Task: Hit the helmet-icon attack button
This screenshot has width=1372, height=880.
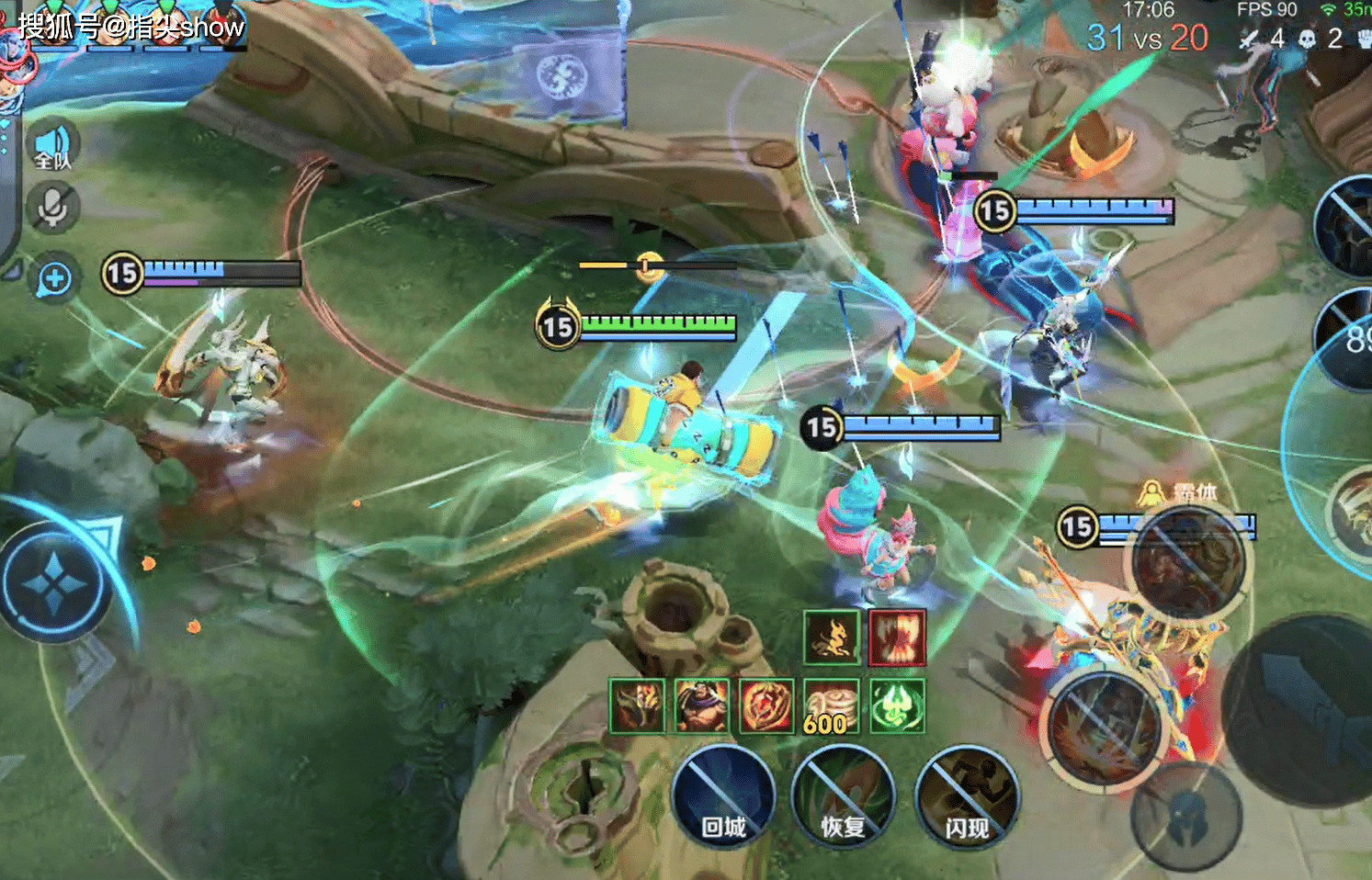Action: coord(1185,817)
